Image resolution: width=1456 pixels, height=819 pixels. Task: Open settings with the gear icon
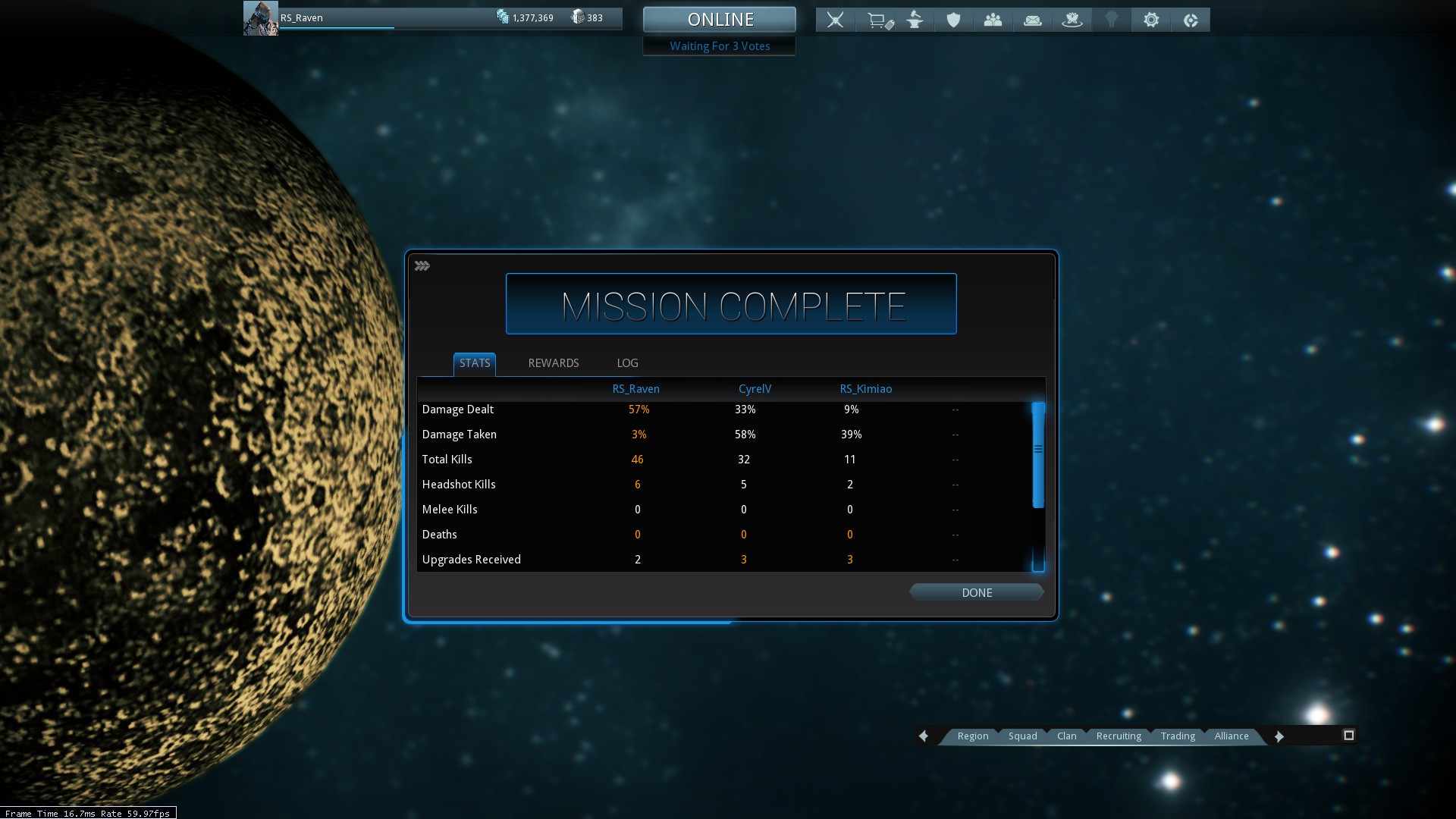click(1151, 20)
